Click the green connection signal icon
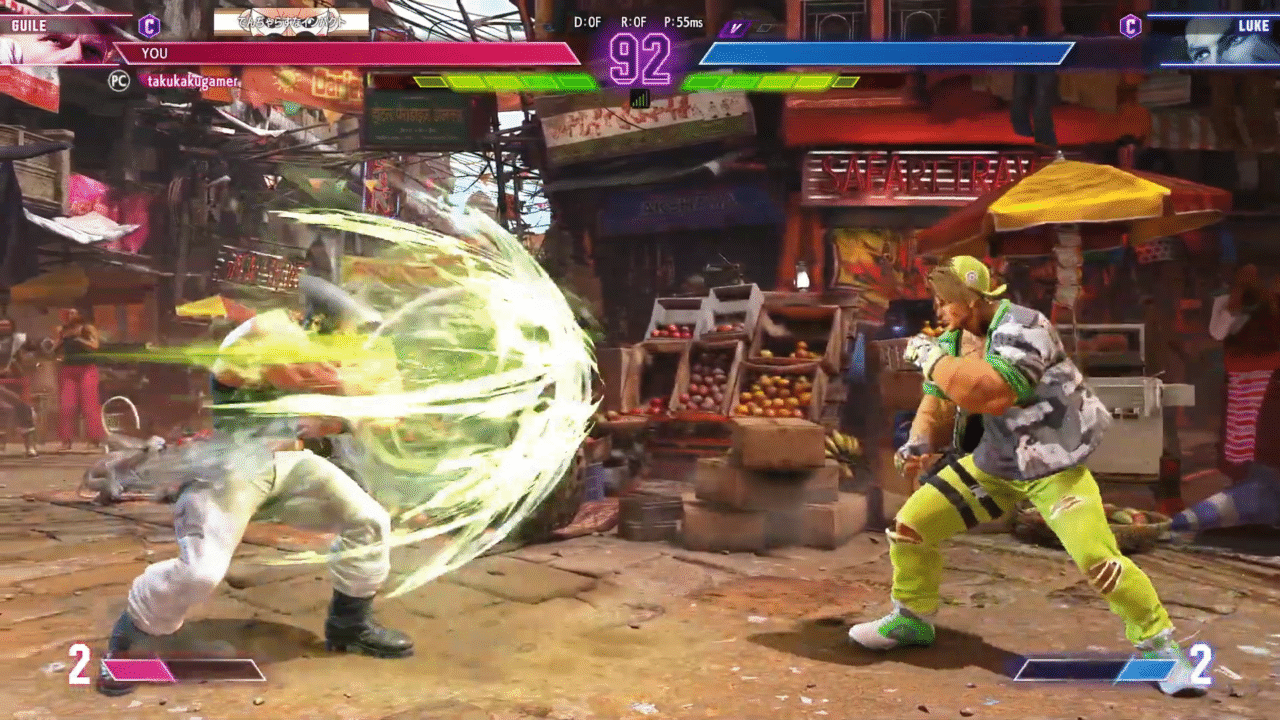This screenshot has height=720, width=1280. 640,98
